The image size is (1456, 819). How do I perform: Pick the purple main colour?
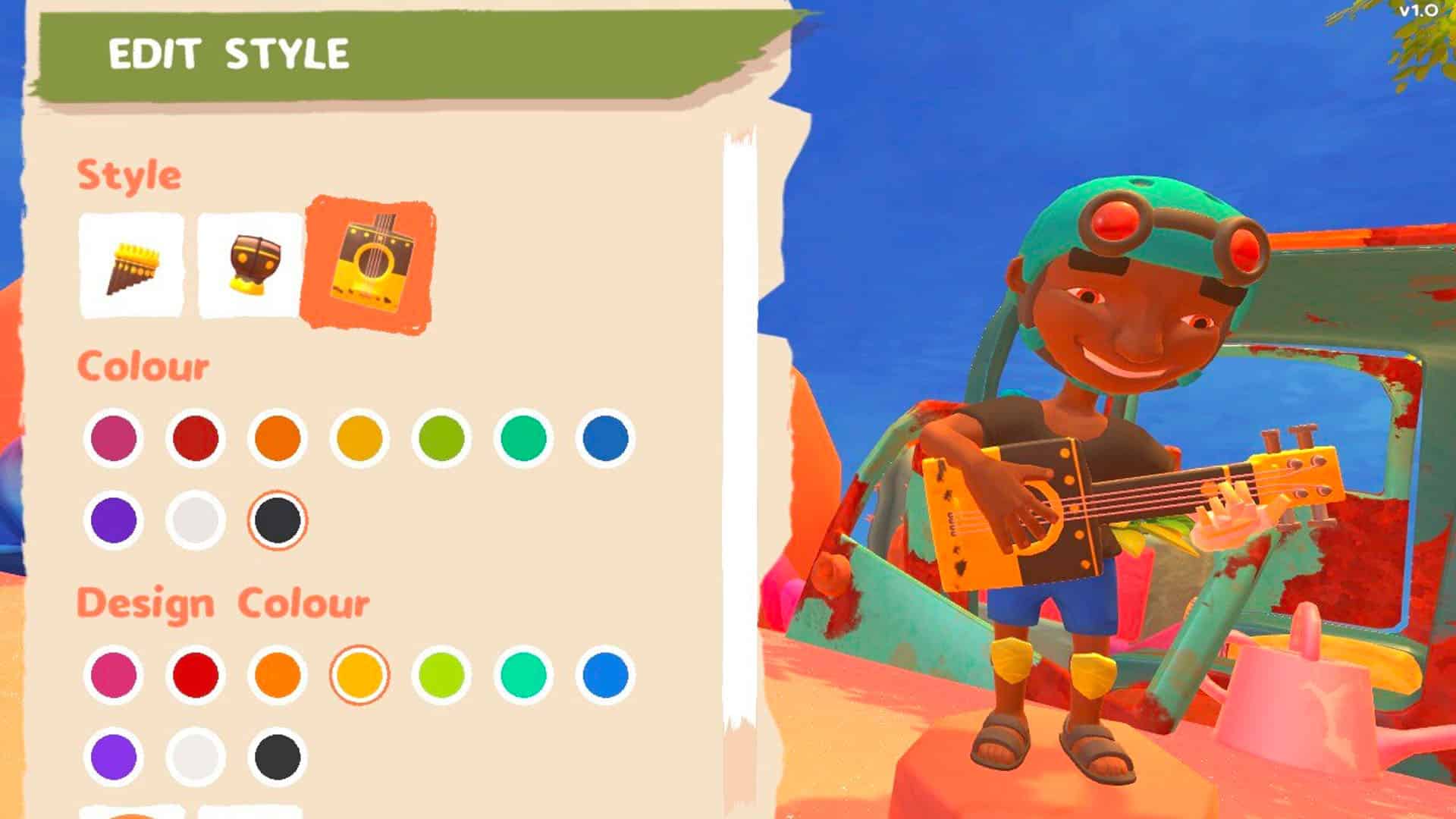[113, 520]
